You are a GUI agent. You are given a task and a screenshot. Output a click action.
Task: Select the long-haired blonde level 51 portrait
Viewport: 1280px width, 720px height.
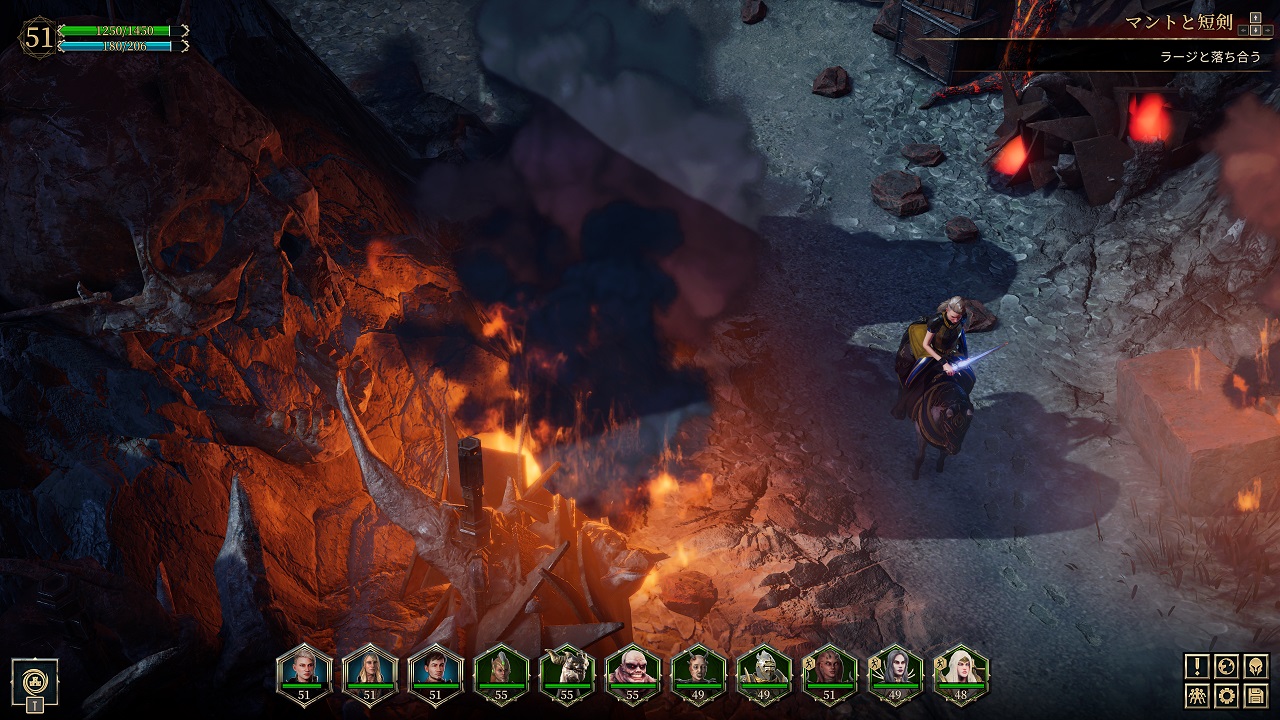(x=369, y=668)
